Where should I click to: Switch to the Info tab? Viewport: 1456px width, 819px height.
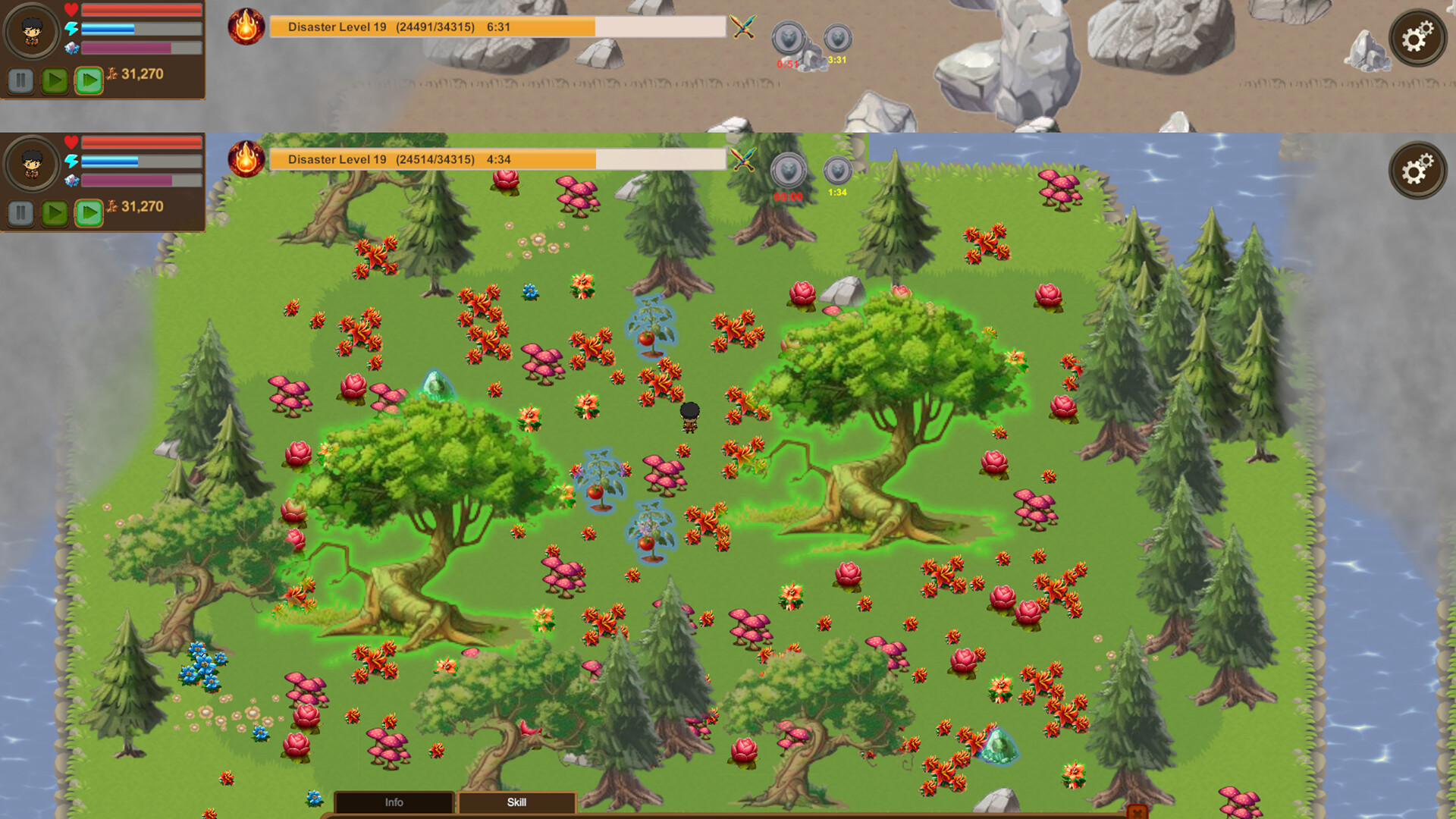(394, 802)
